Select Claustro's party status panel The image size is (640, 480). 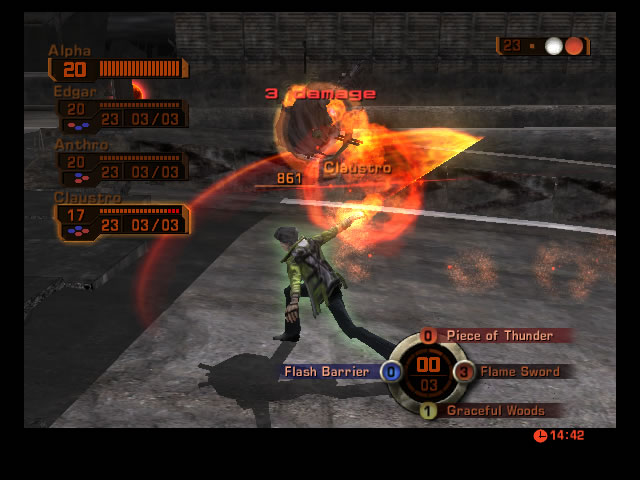[121, 220]
